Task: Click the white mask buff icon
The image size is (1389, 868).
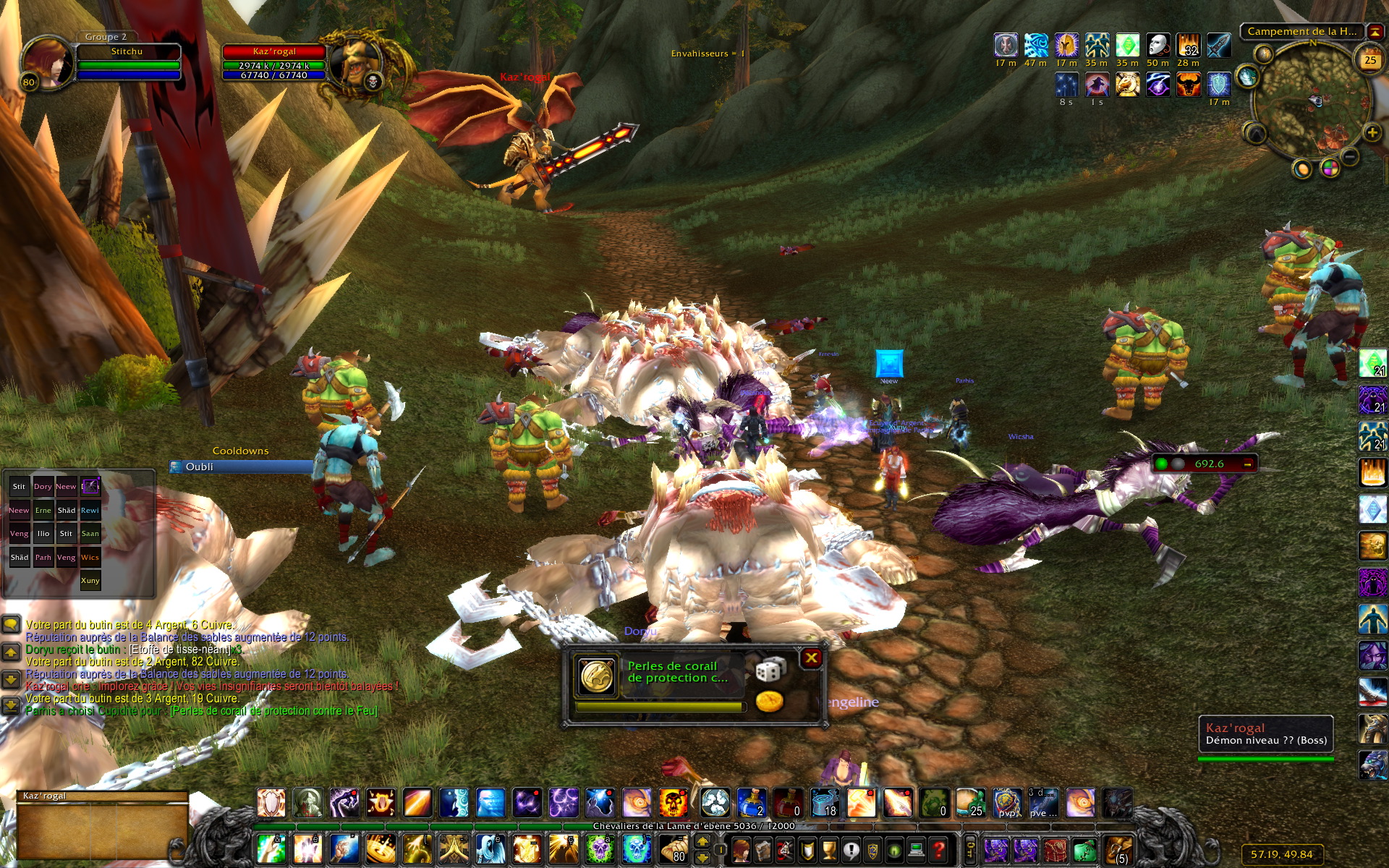Action: 1157,46
